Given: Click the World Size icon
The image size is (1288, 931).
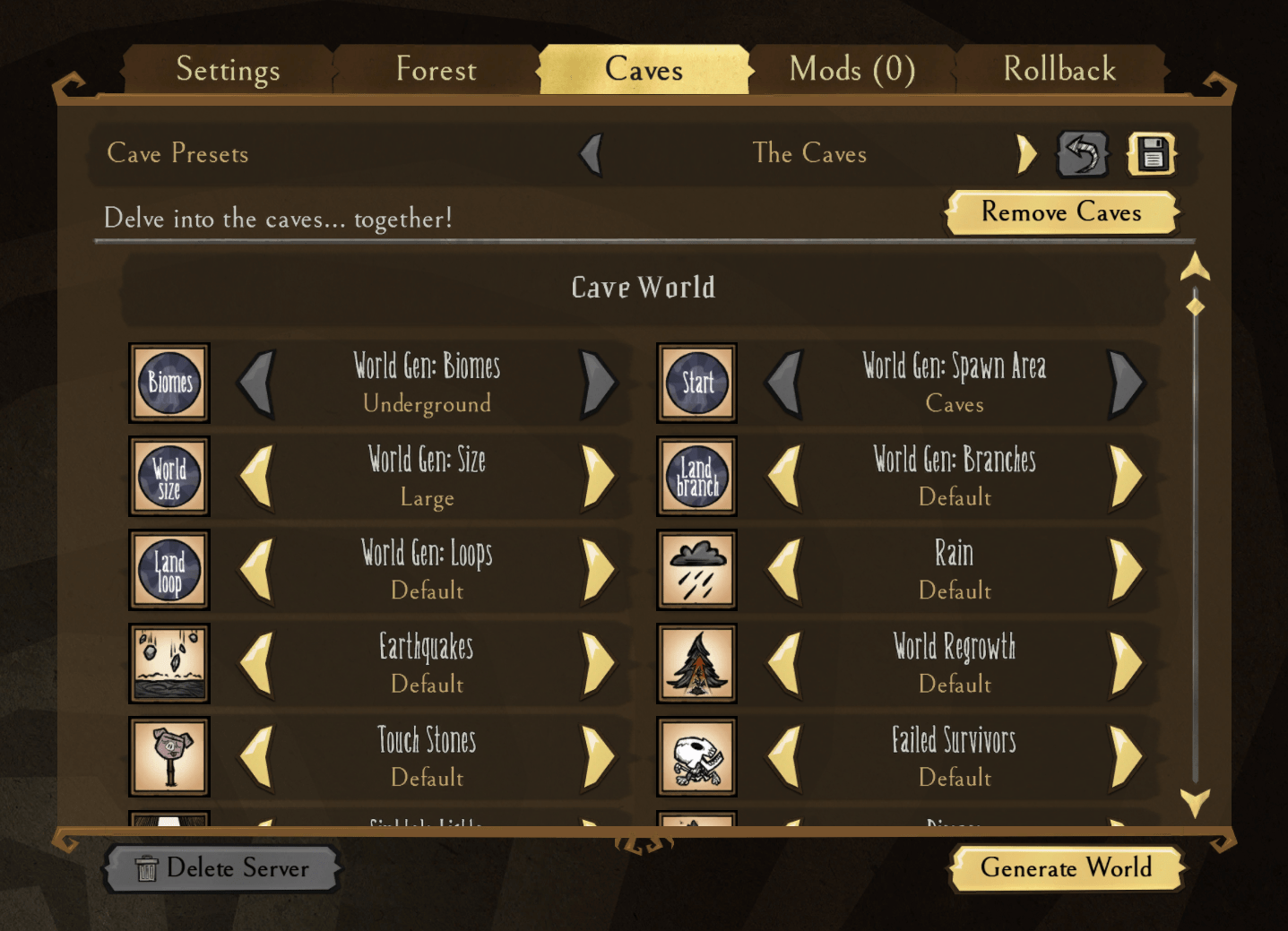Looking at the screenshot, I should 169,477.
